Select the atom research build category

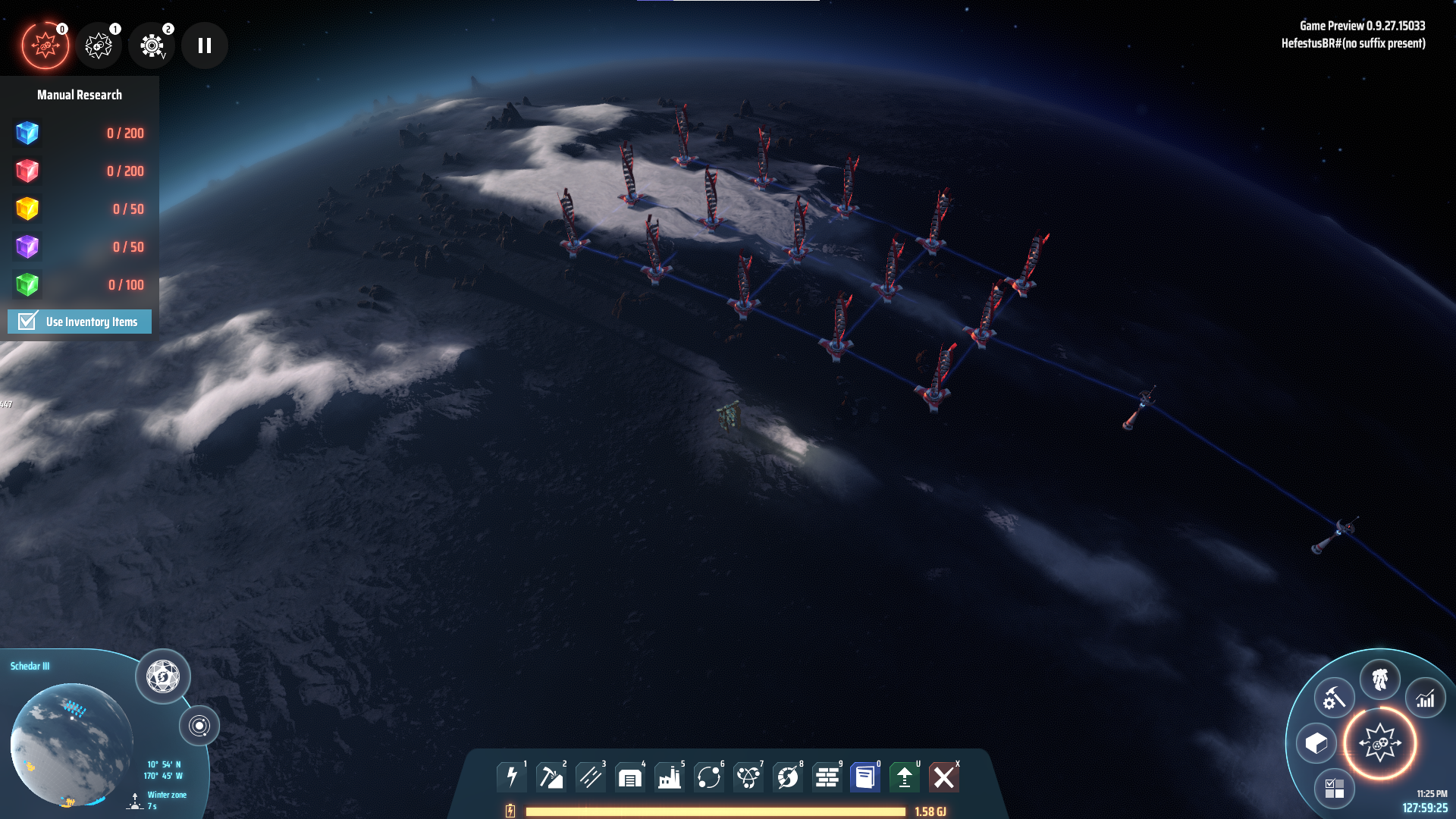[x=748, y=777]
